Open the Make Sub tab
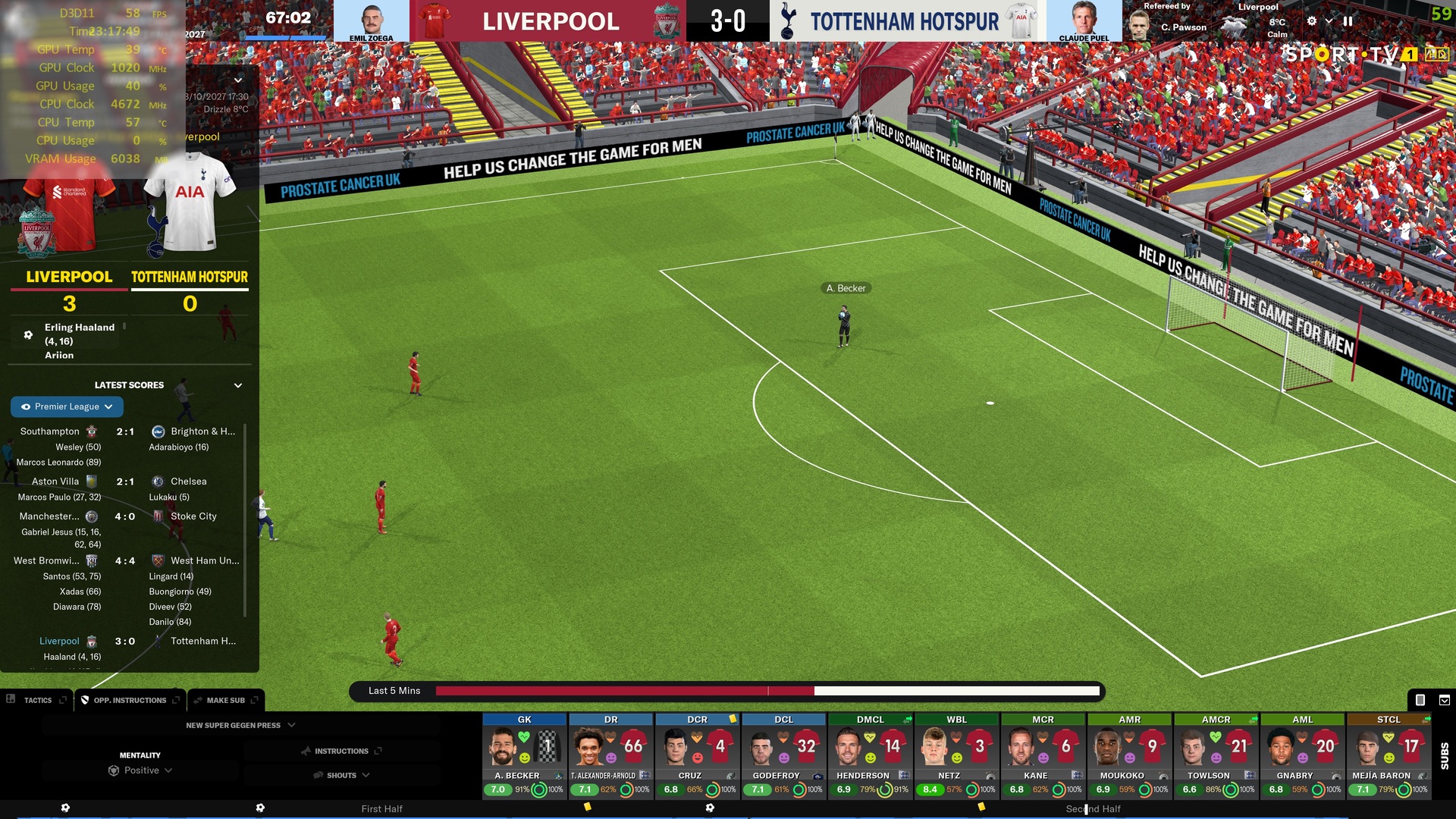1456x819 pixels. point(225,700)
